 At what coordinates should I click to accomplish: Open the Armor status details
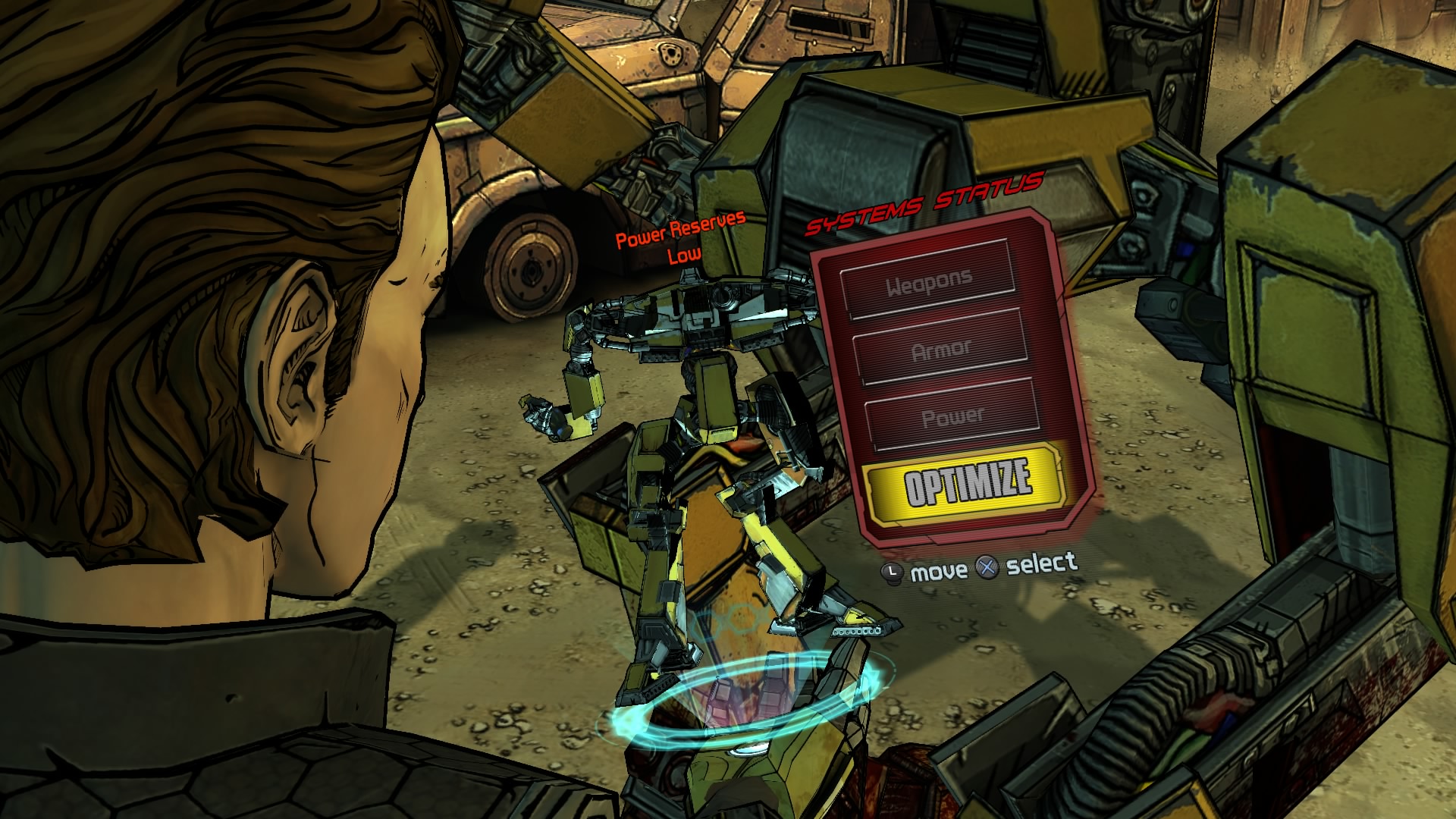pos(940,347)
